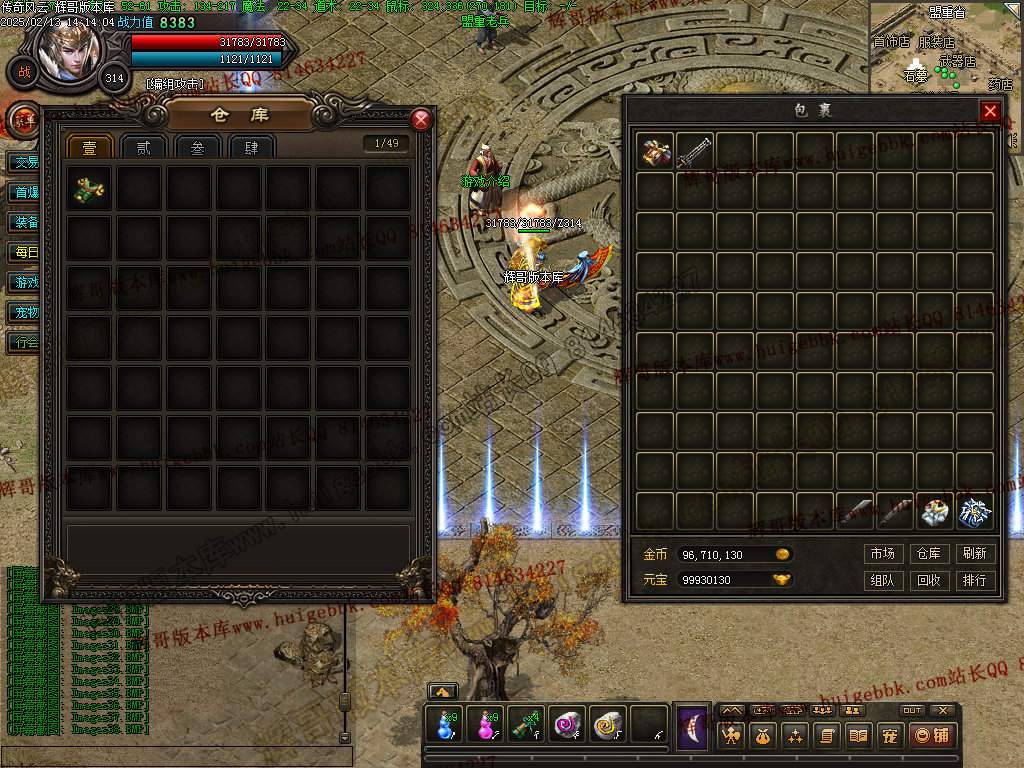Open warehouse tab 叁

(197, 147)
